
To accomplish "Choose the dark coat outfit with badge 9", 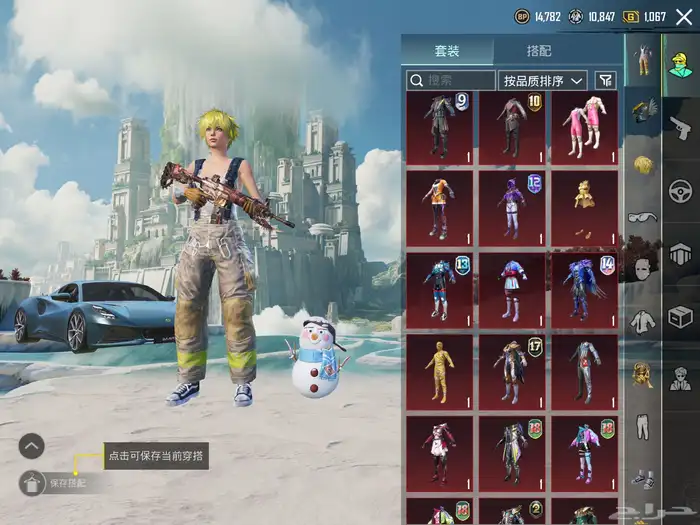I will click(440, 128).
